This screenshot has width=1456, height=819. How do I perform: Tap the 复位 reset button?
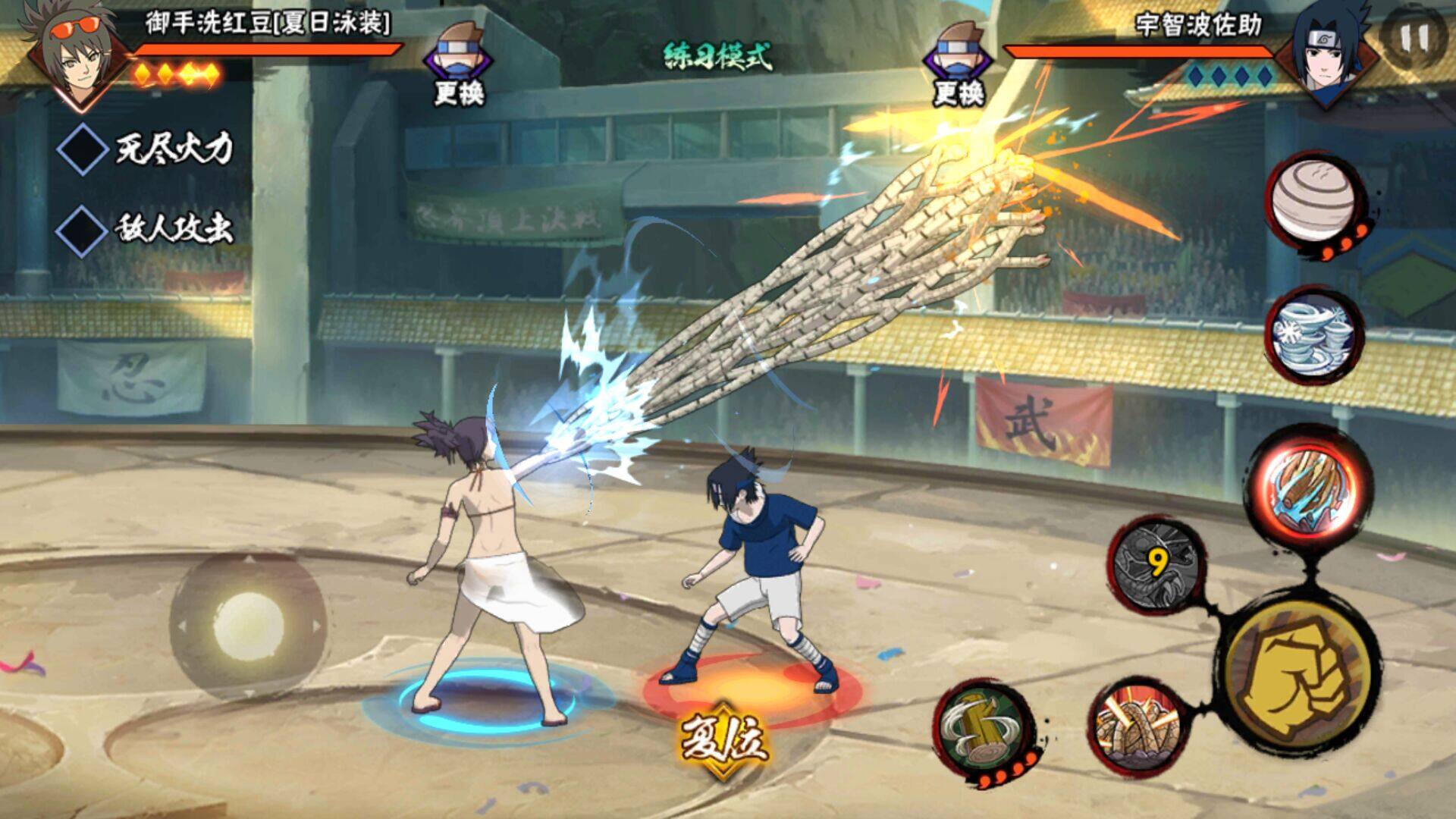pos(723,738)
